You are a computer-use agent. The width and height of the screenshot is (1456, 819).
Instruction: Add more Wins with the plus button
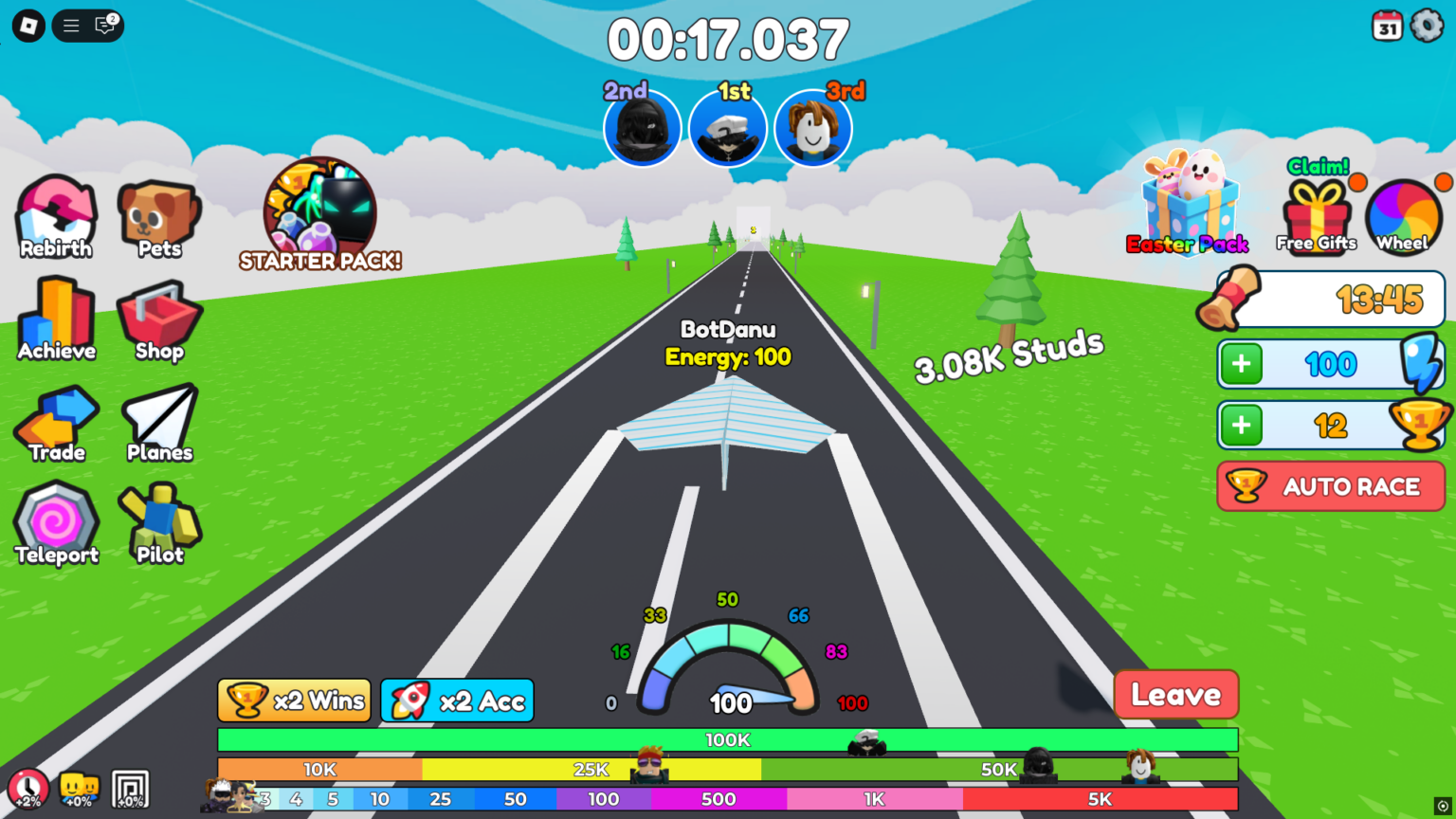[x=1242, y=425]
